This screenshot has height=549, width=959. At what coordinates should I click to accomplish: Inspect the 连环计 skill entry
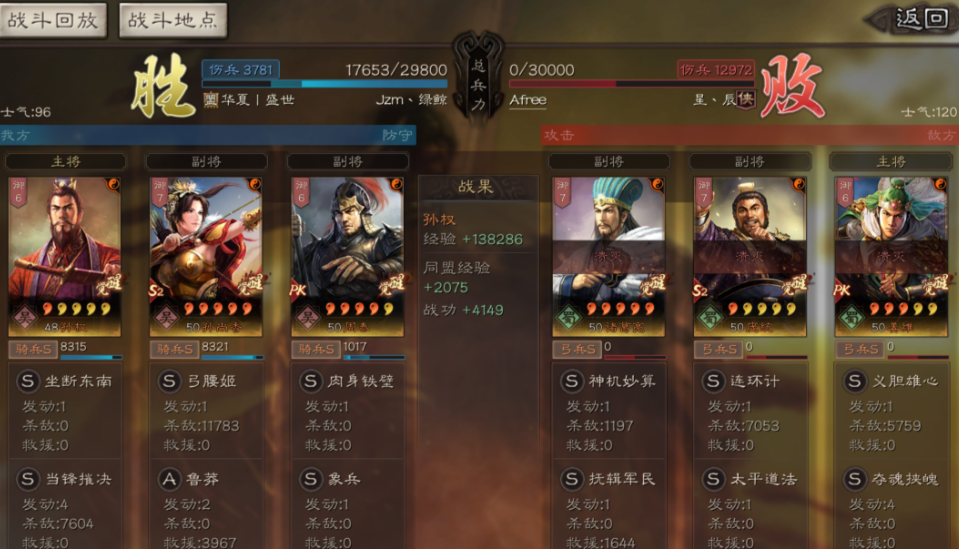pos(749,381)
